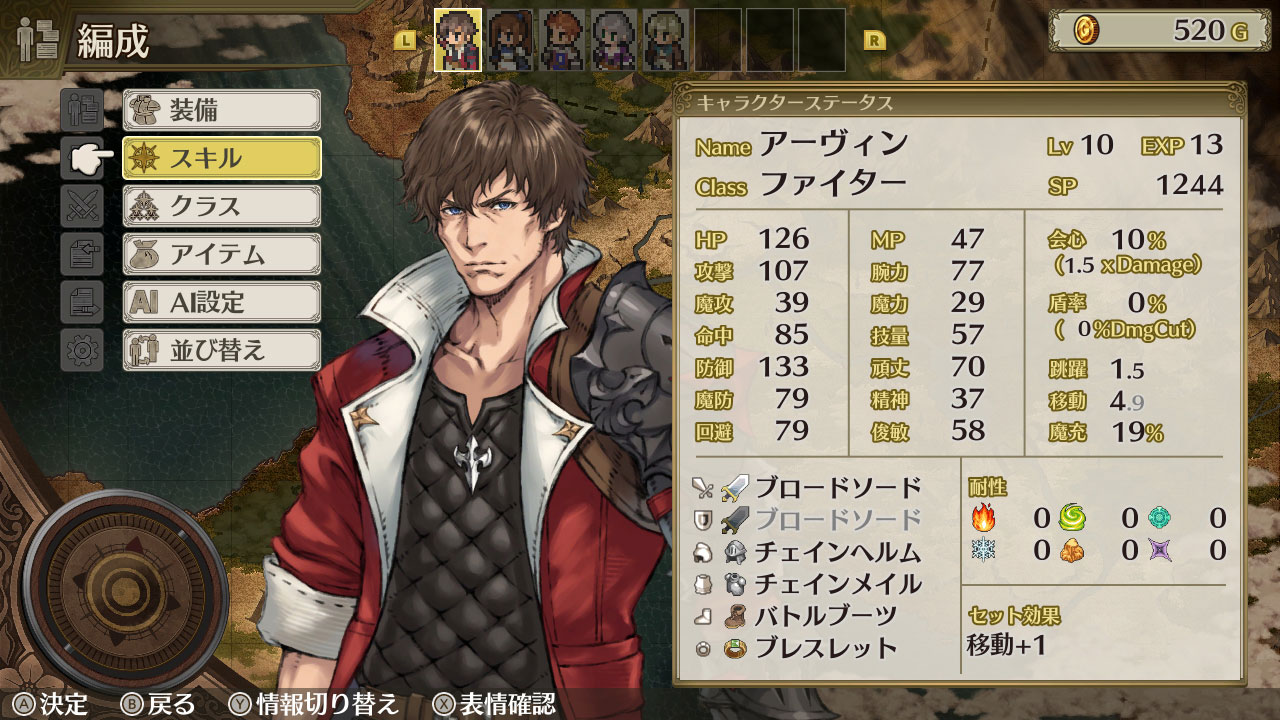
Task: Choose the silver-haired character portrait
Action: coord(613,40)
